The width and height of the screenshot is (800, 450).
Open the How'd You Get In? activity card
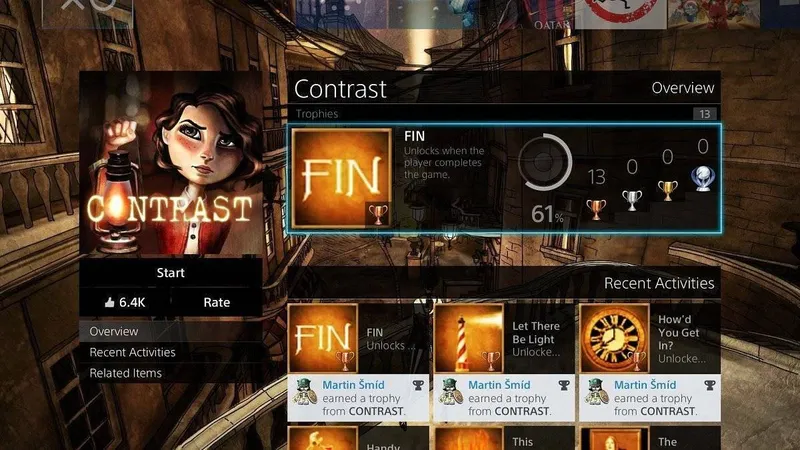(649, 362)
